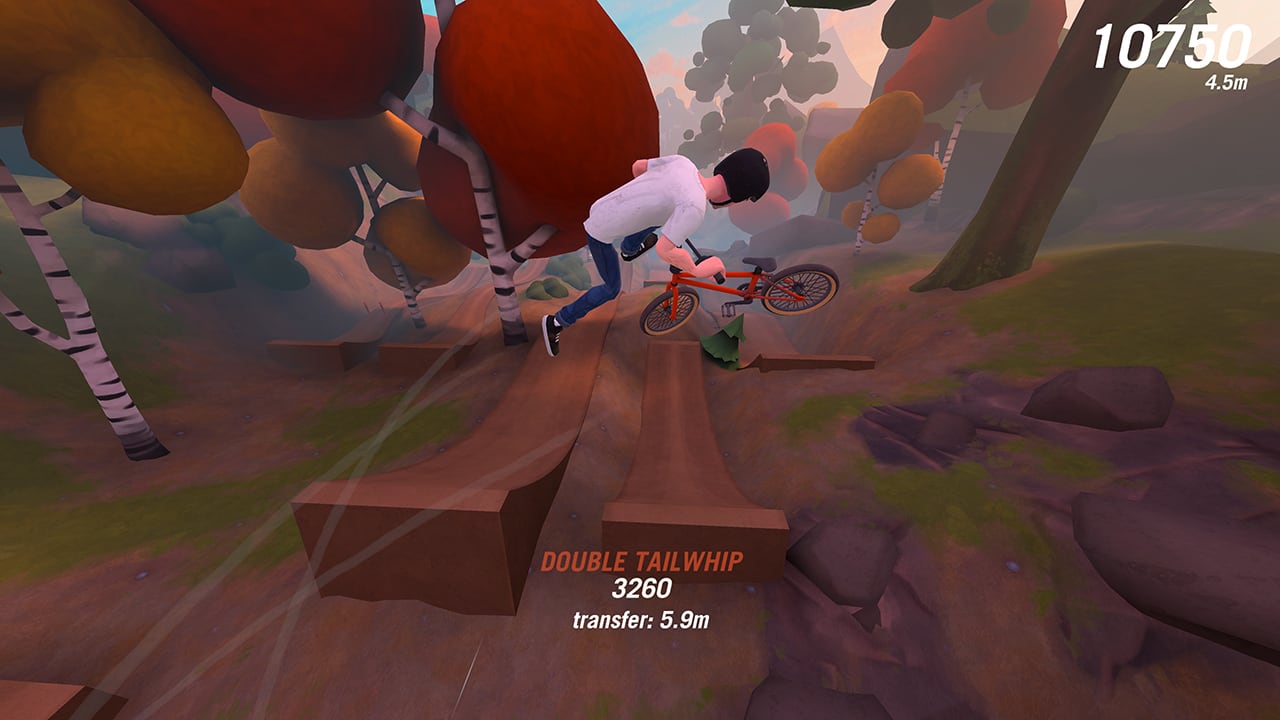The width and height of the screenshot is (1280, 720).
Task: Click the DOUBLE TAILWHIP trick label
Action: (x=643, y=562)
